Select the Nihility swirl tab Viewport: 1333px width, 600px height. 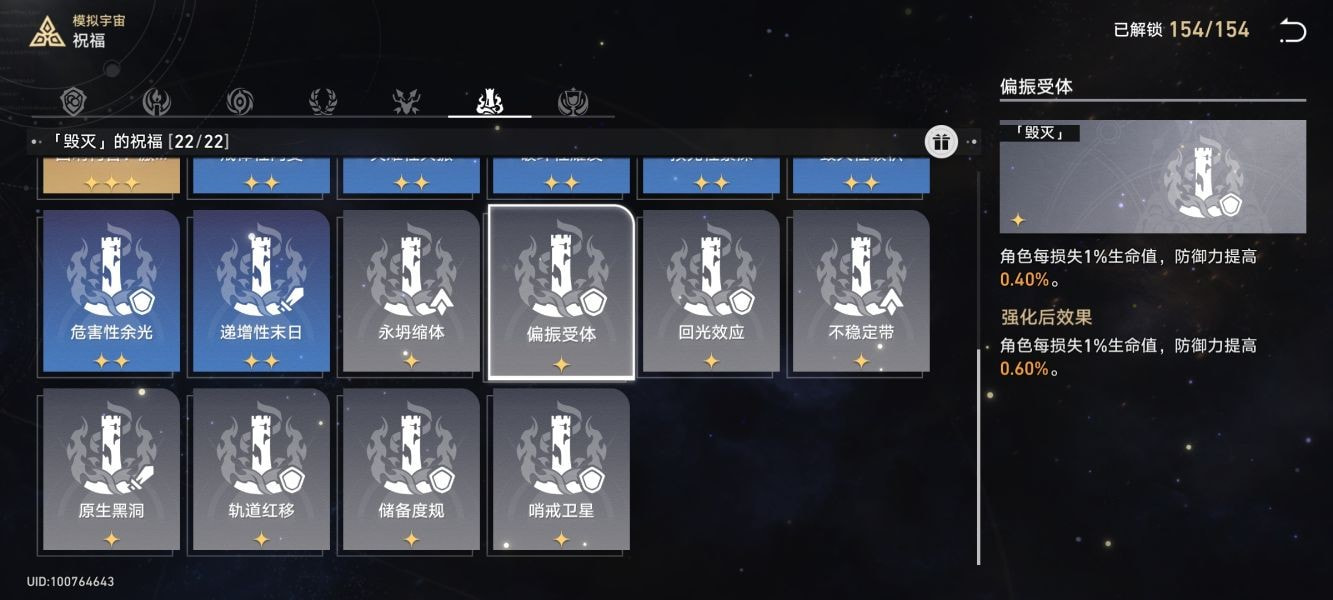240,101
